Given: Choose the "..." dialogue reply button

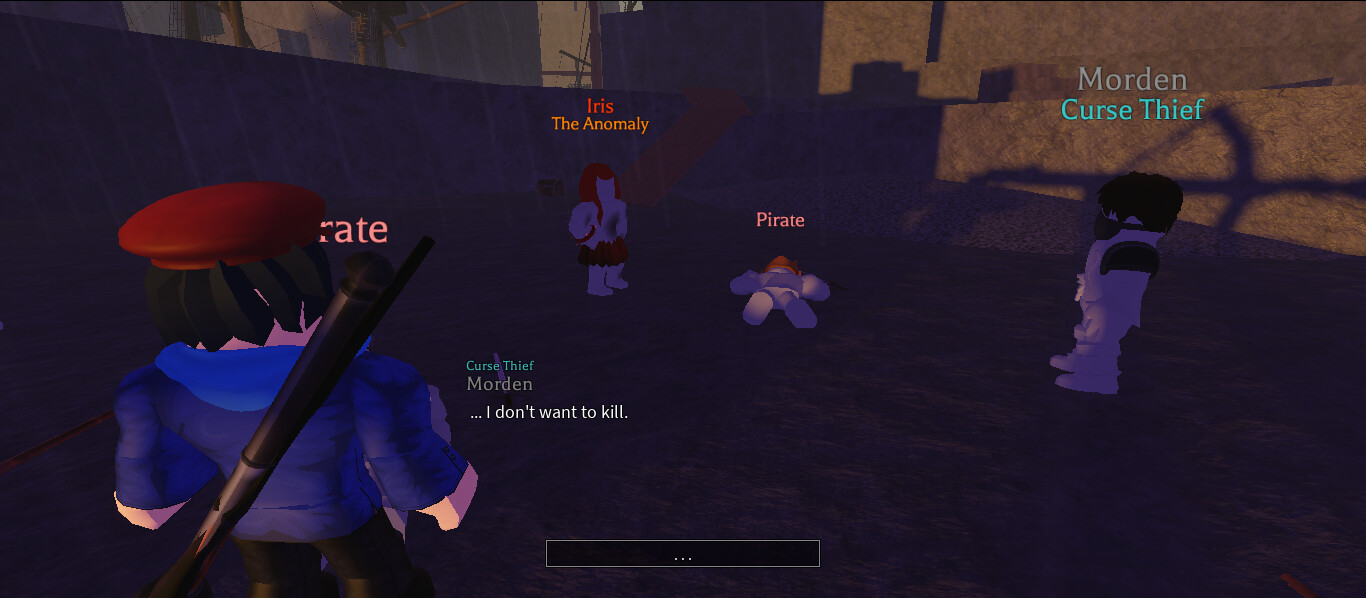Looking at the screenshot, I should click(682, 554).
